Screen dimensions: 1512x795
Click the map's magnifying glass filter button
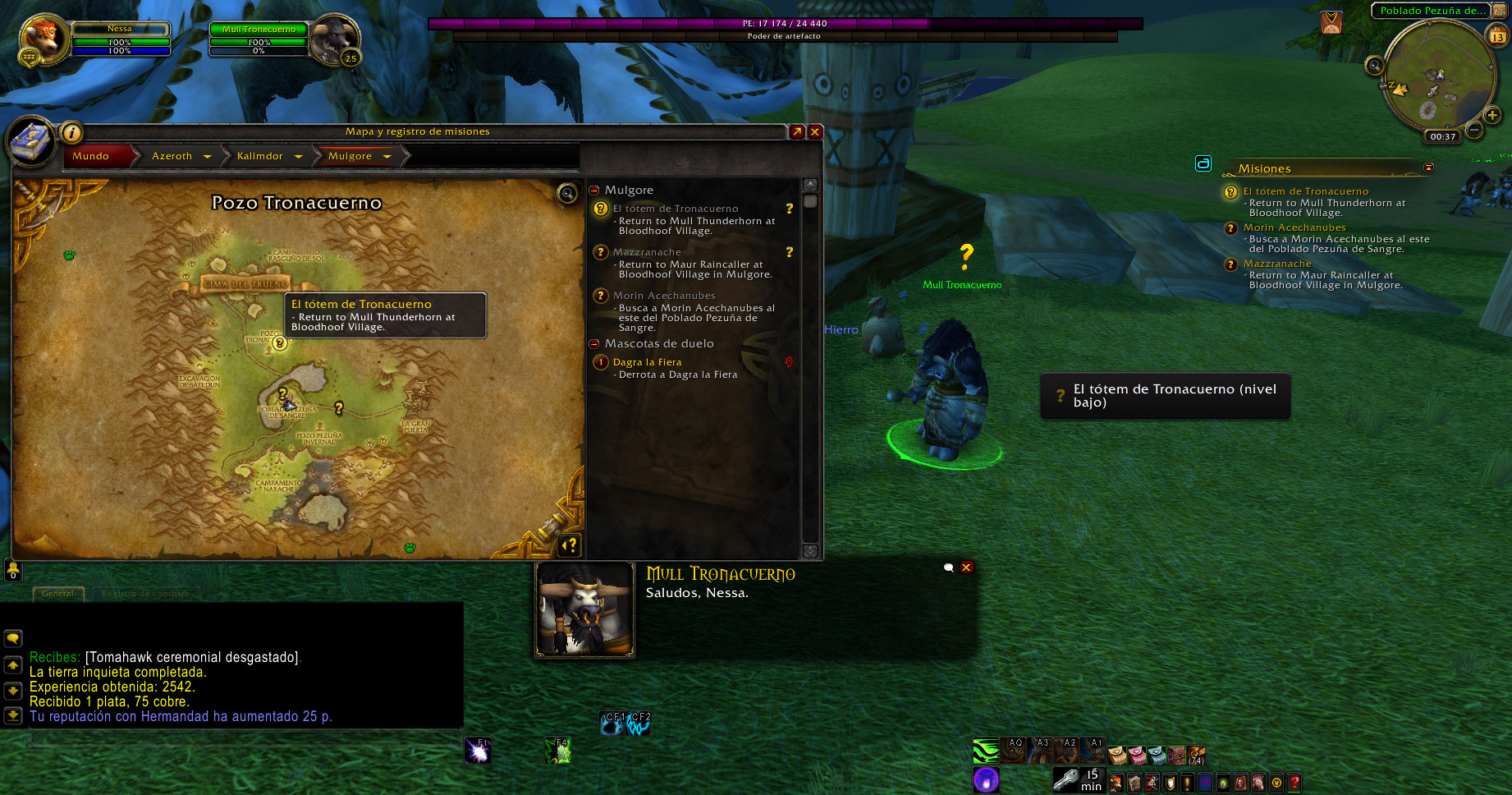567,193
